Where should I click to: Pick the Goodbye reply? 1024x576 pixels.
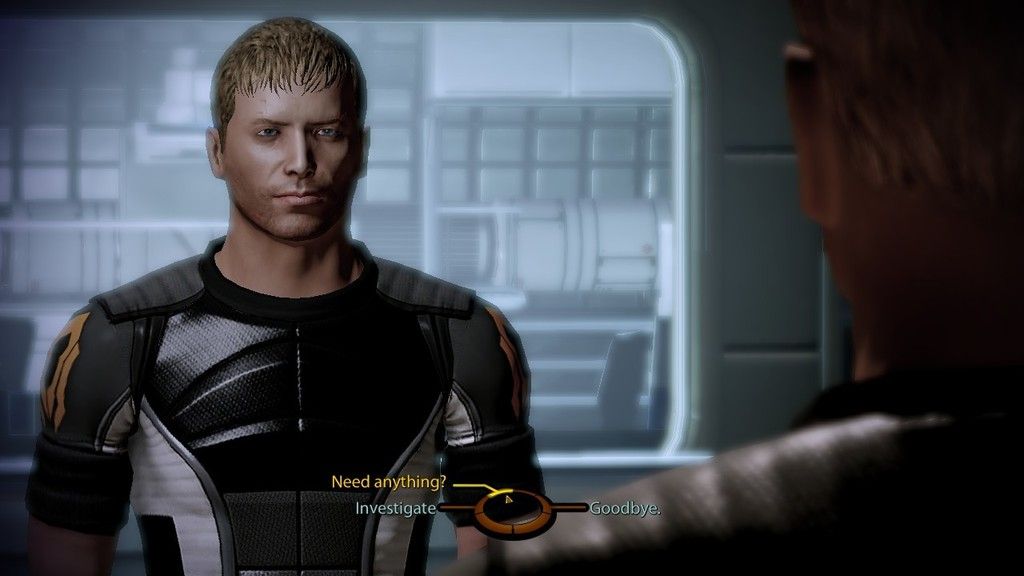(x=625, y=508)
